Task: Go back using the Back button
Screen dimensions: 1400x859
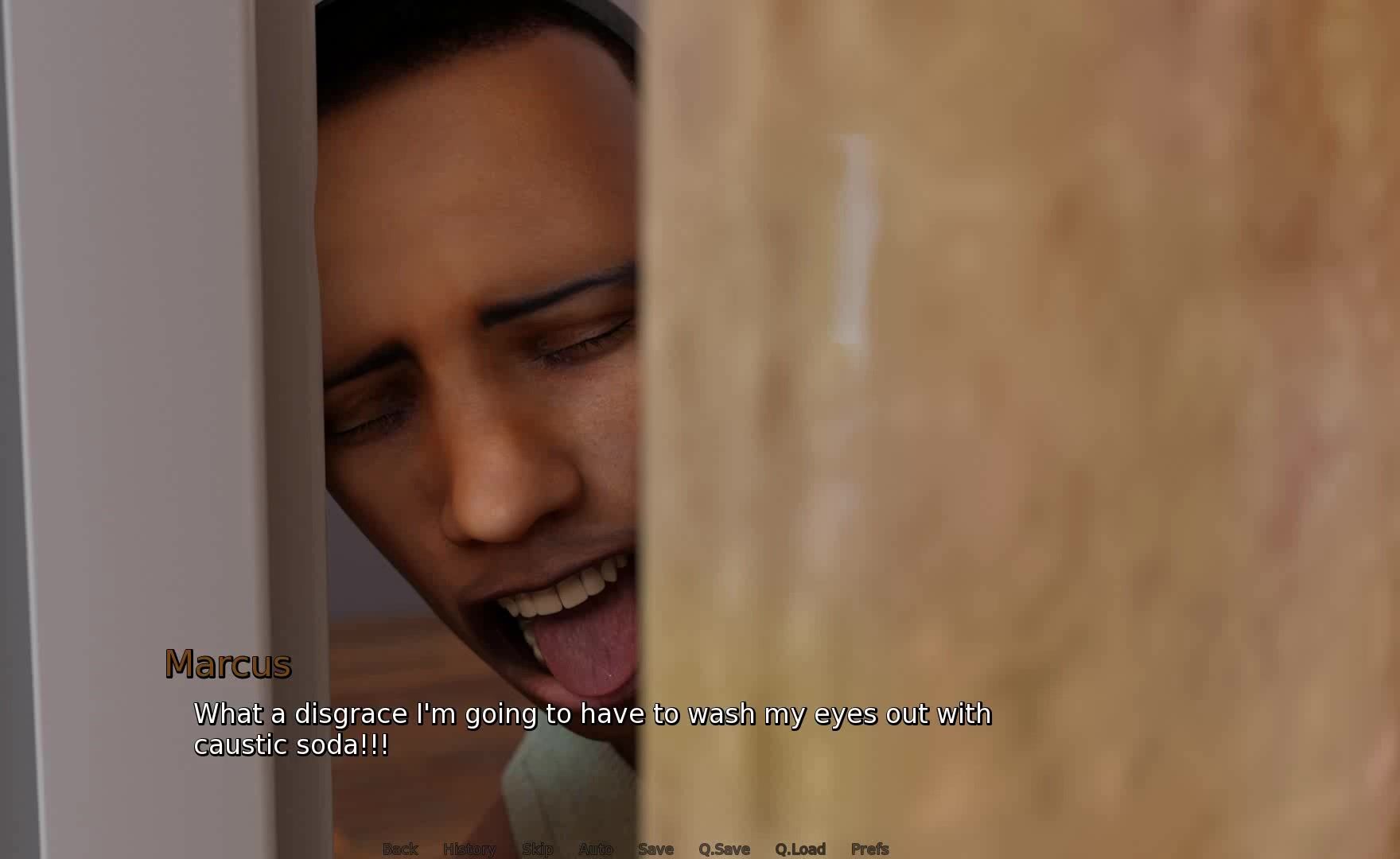Action: click(x=400, y=849)
